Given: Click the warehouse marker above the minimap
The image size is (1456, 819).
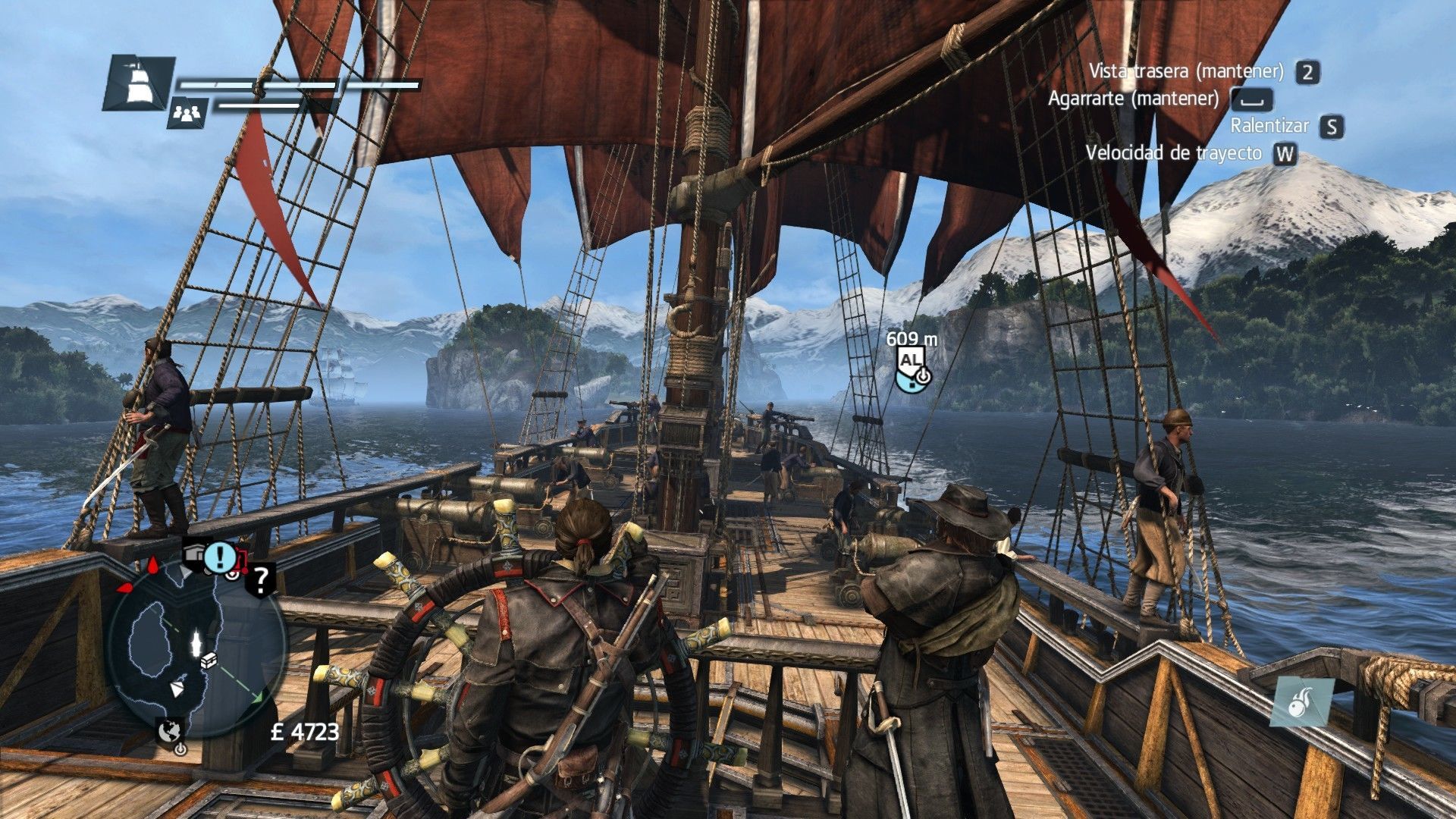Looking at the screenshot, I should point(195,554).
